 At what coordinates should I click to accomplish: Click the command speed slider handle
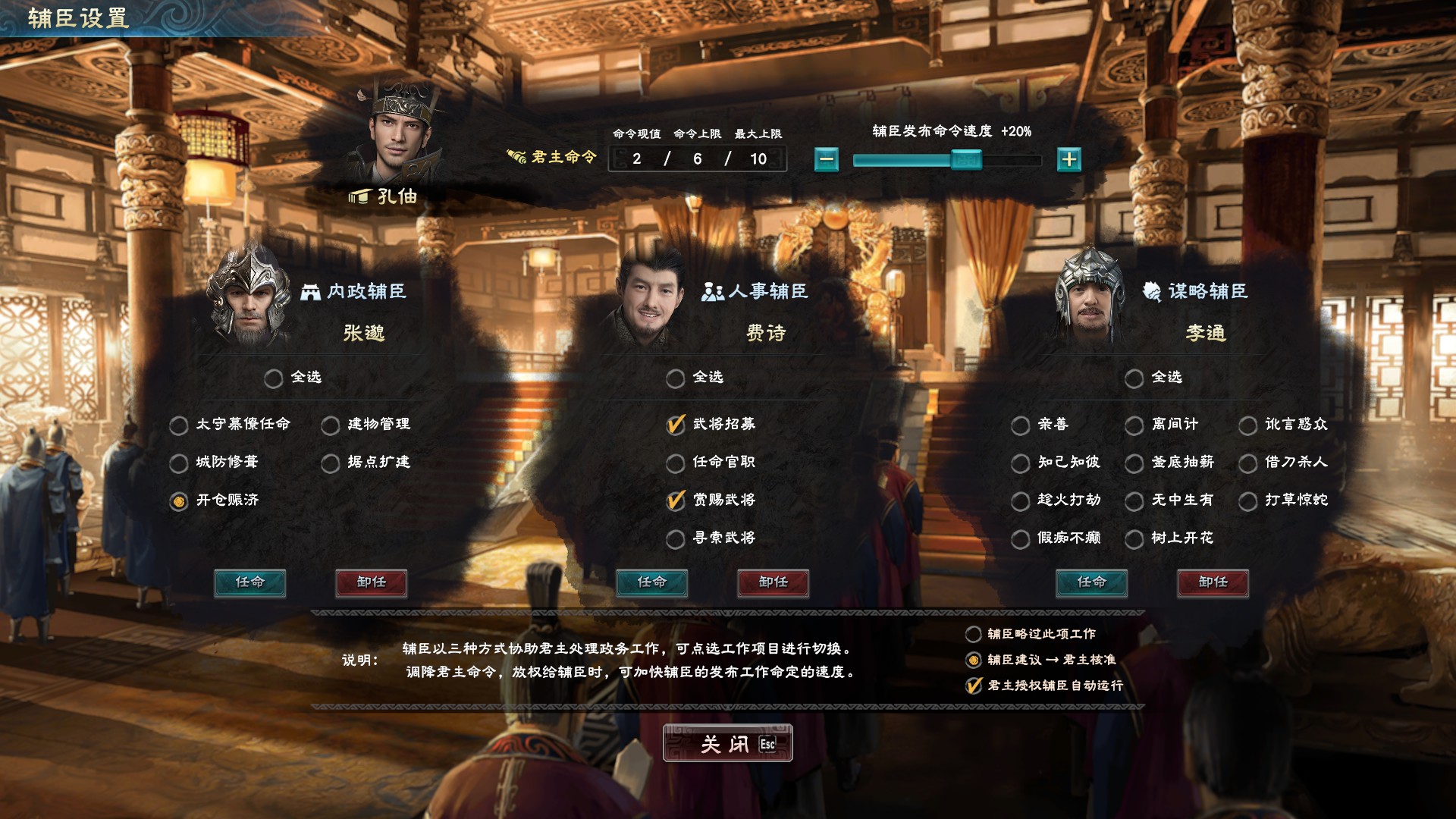click(965, 159)
